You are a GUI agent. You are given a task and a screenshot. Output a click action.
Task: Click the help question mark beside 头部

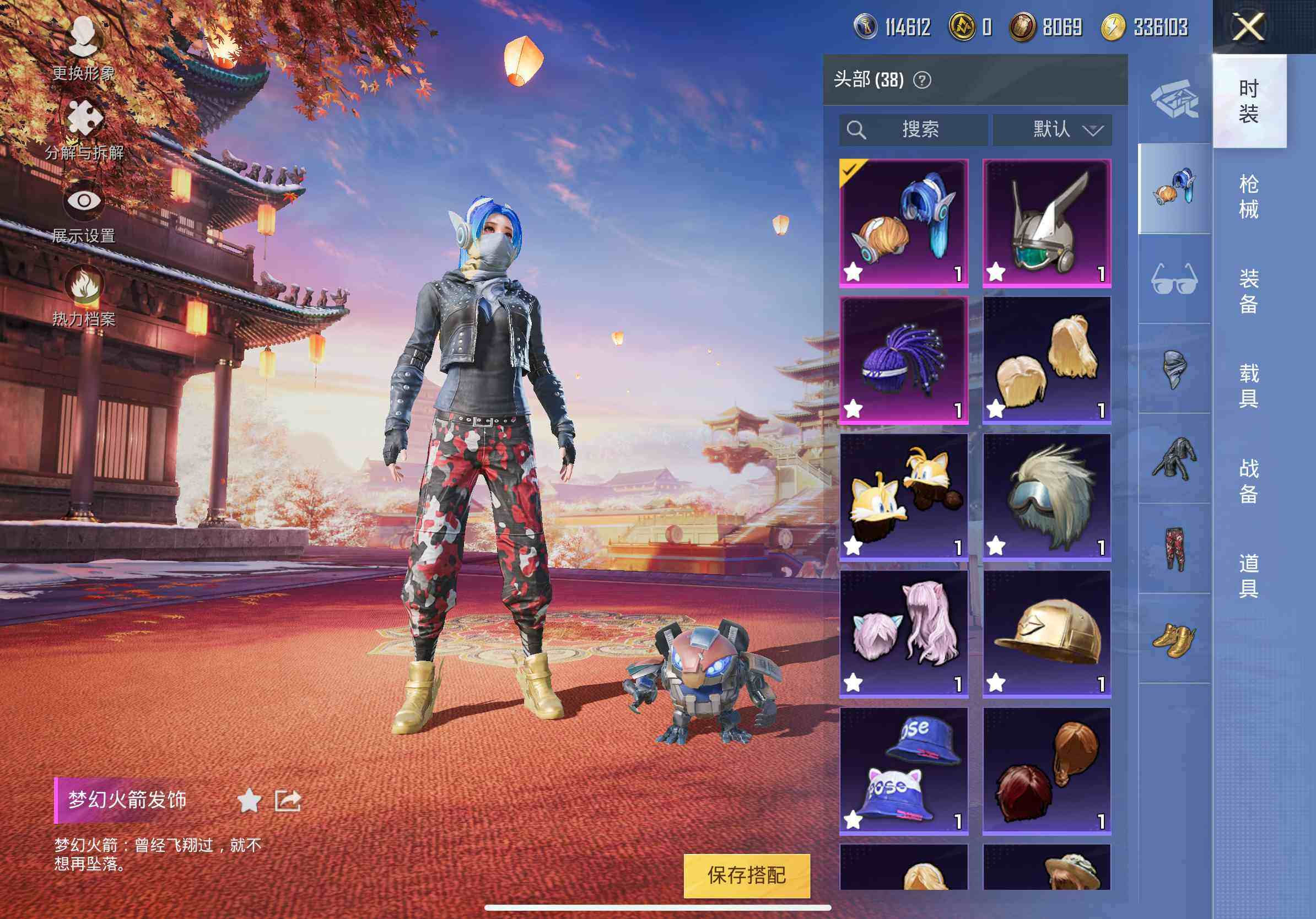coord(921,80)
